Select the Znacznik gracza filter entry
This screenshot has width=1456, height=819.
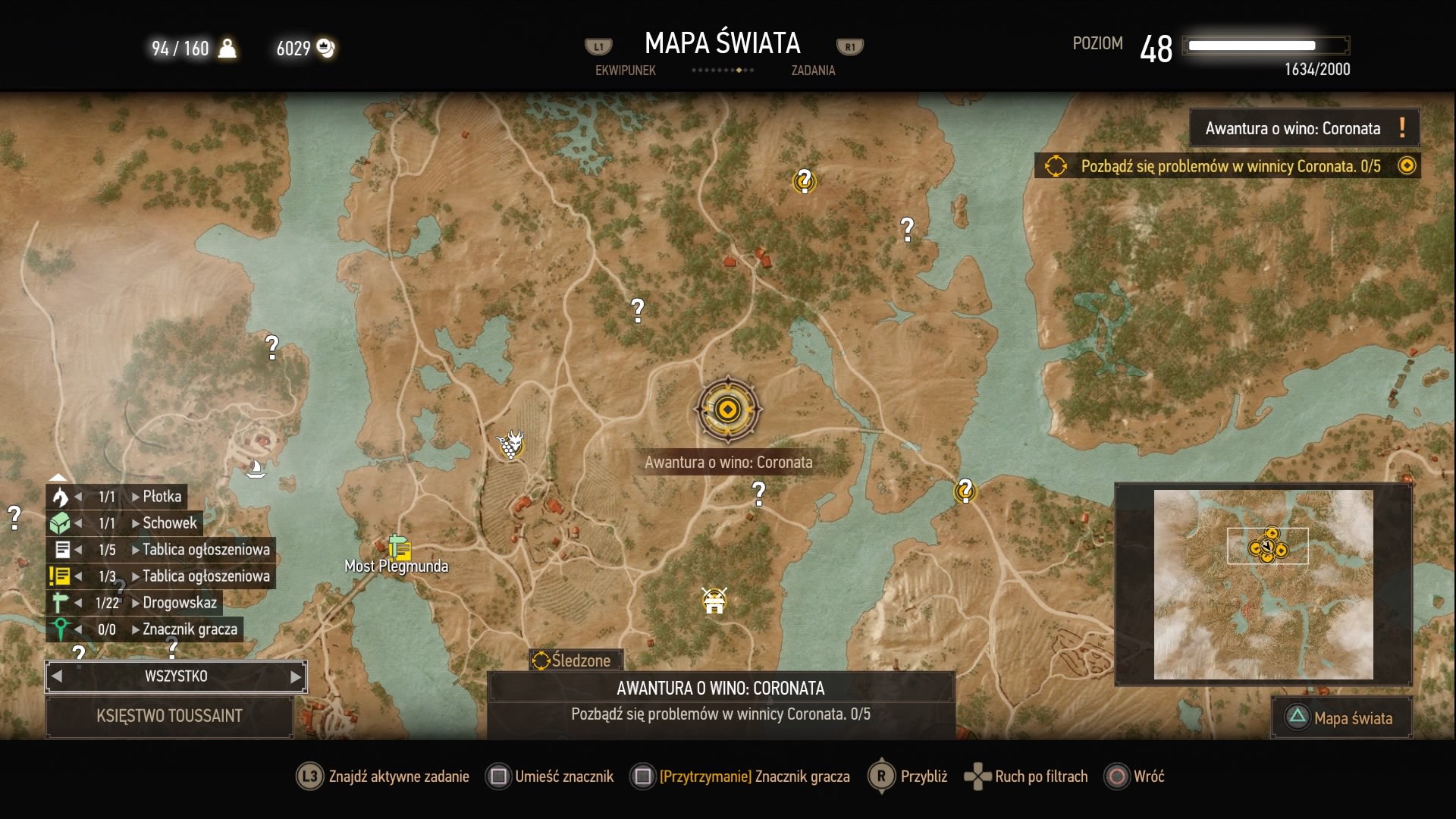click(190, 629)
